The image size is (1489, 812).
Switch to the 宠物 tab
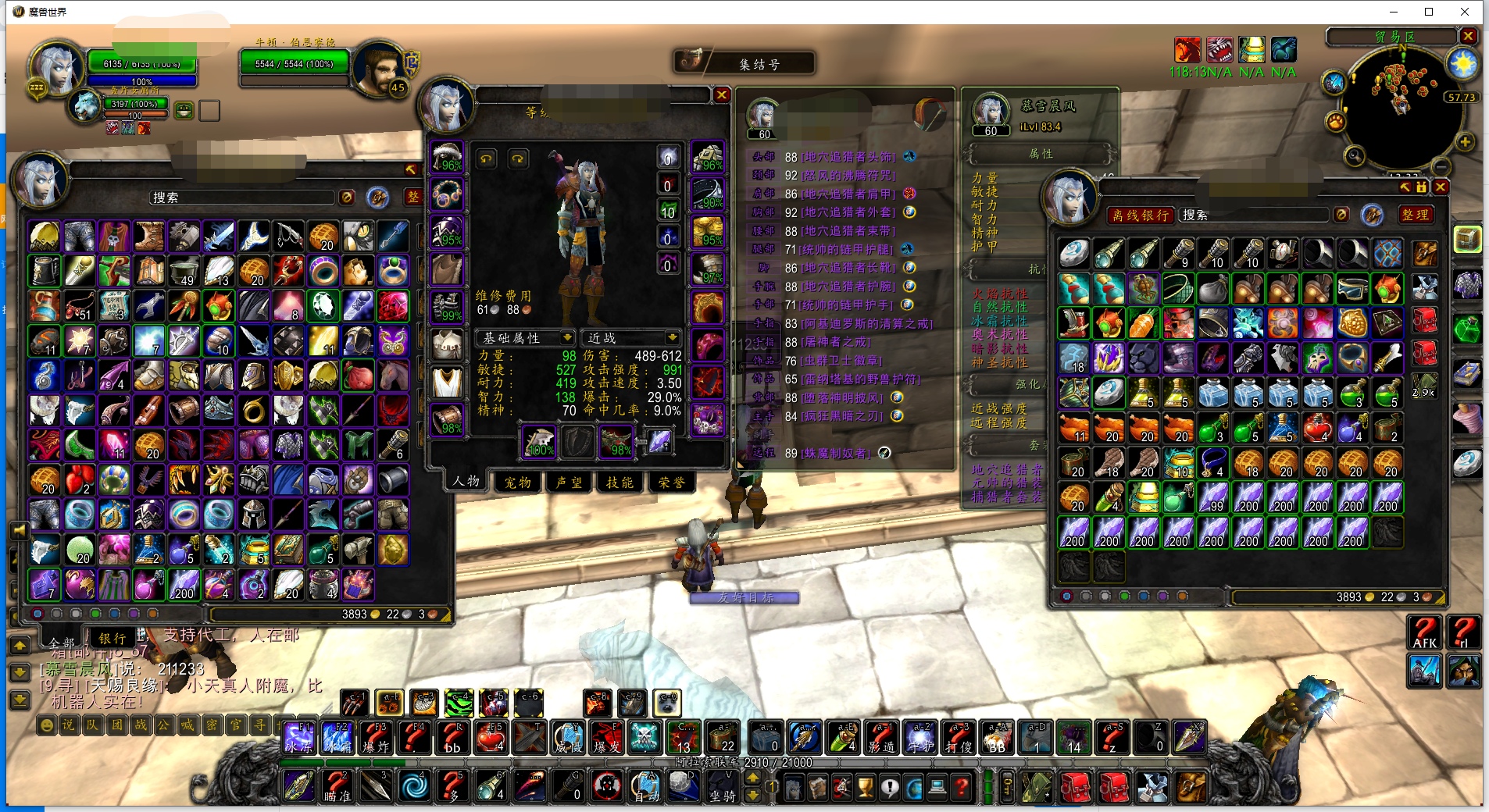pos(517,483)
